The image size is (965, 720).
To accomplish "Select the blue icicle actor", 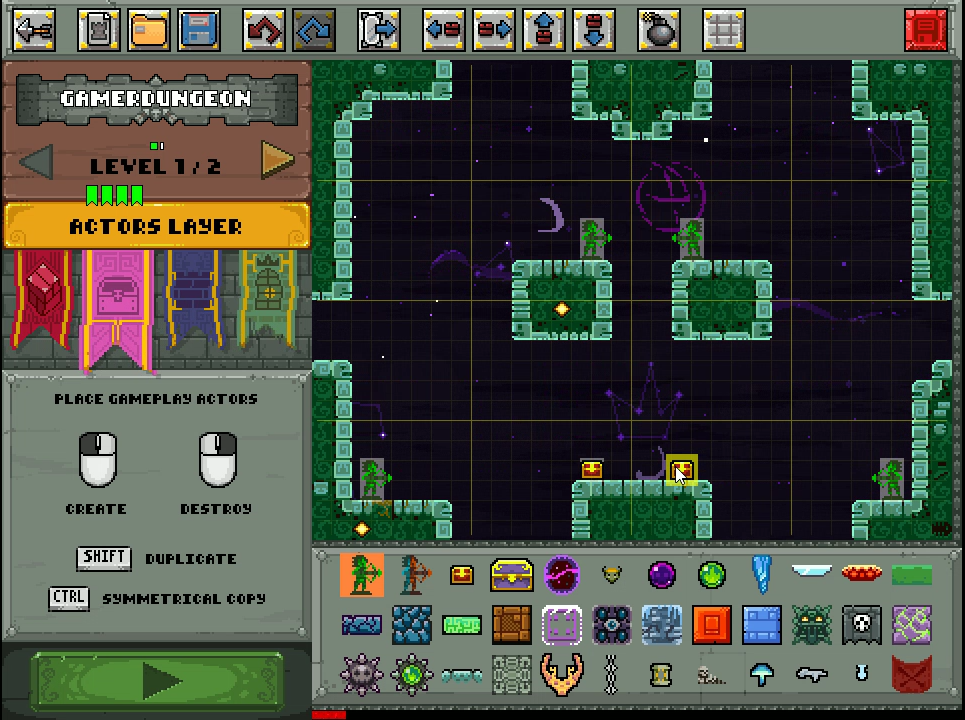I will click(762, 575).
